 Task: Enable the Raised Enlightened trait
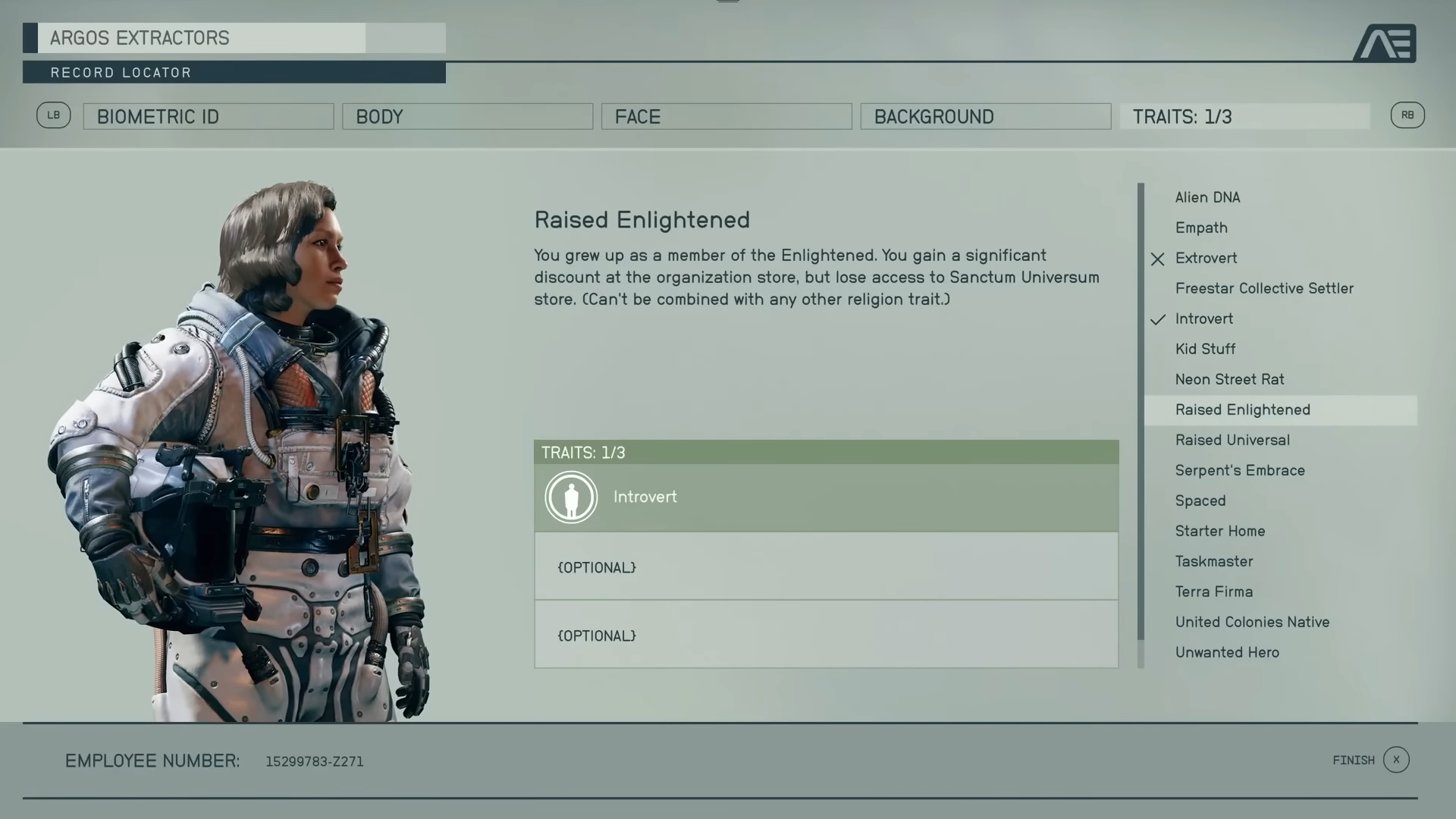(1242, 409)
